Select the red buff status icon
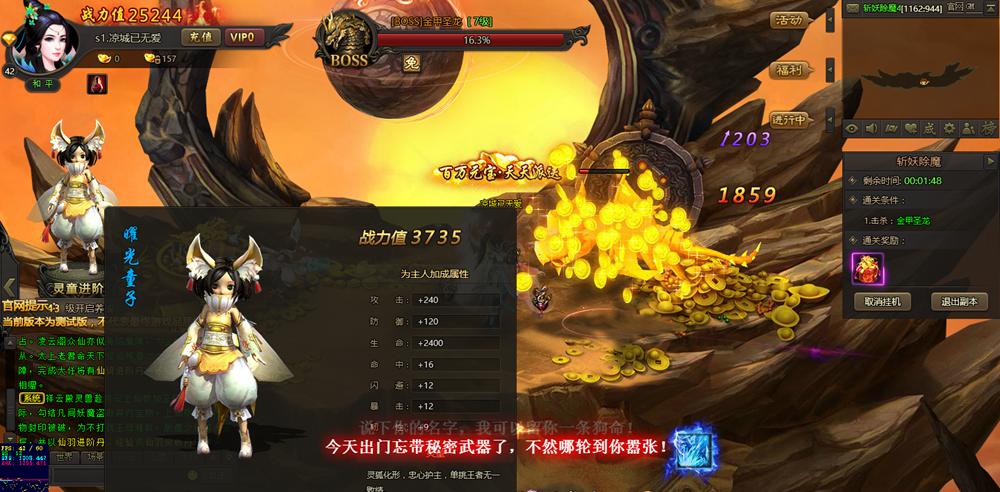The width and height of the screenshot is (1000, 492). pyautogui.click(x=97, y=84)
